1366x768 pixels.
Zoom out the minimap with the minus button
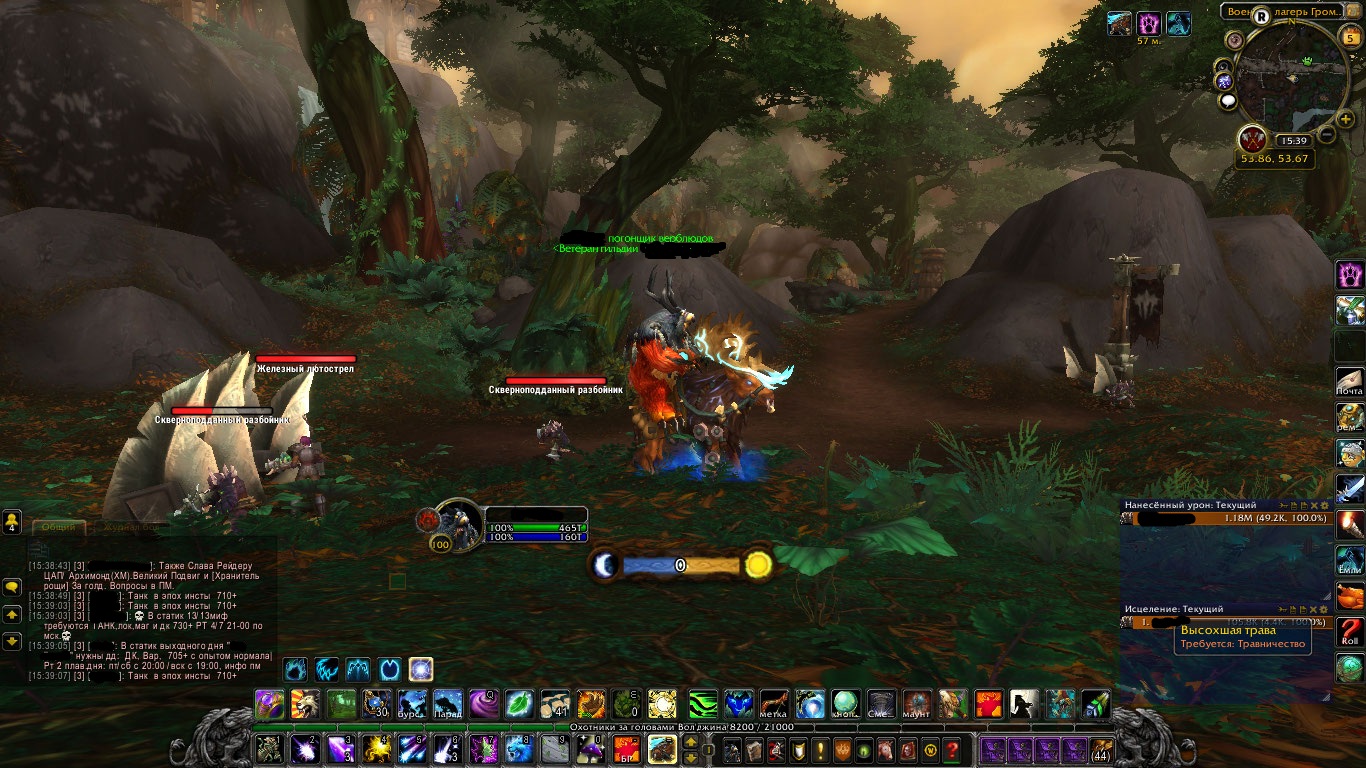(1327, 134)
